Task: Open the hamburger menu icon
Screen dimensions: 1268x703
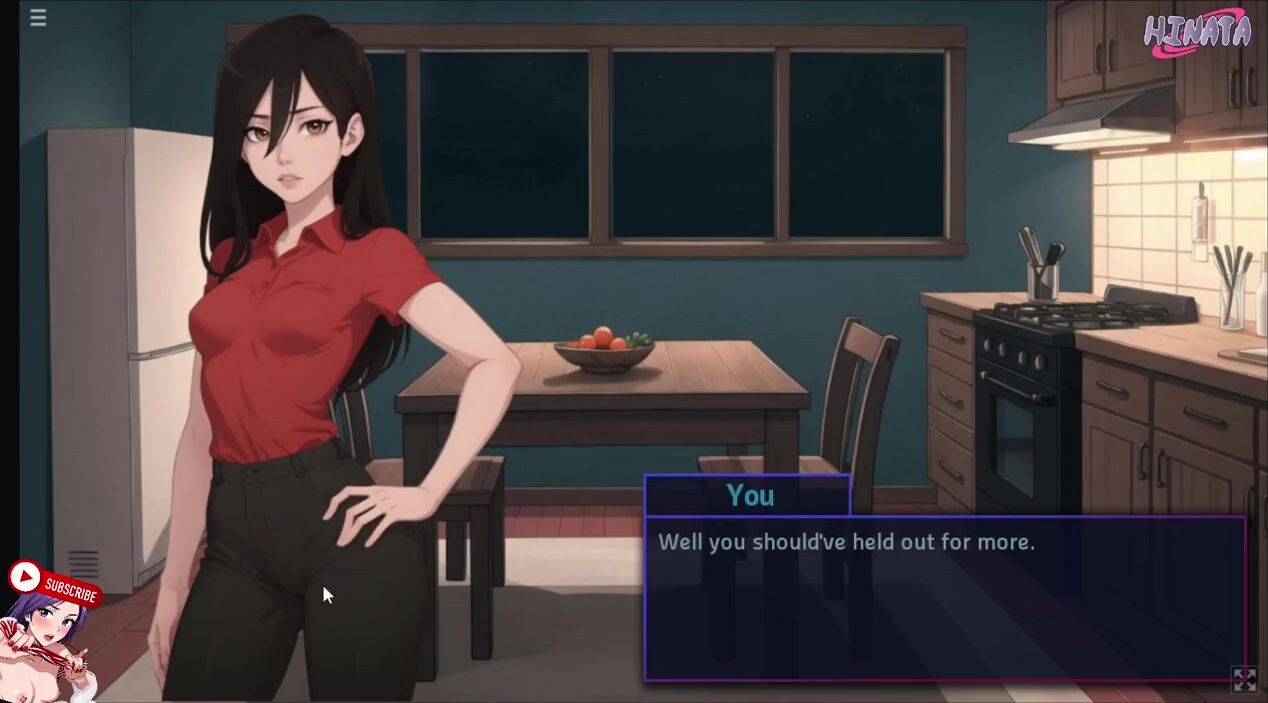Action: tap(38, 18)
